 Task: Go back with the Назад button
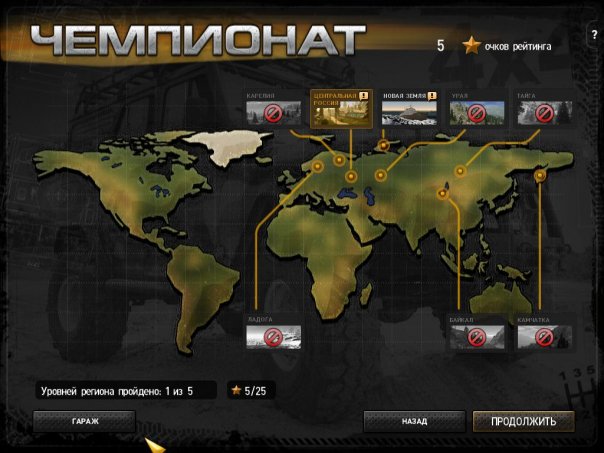click(414, 421)
